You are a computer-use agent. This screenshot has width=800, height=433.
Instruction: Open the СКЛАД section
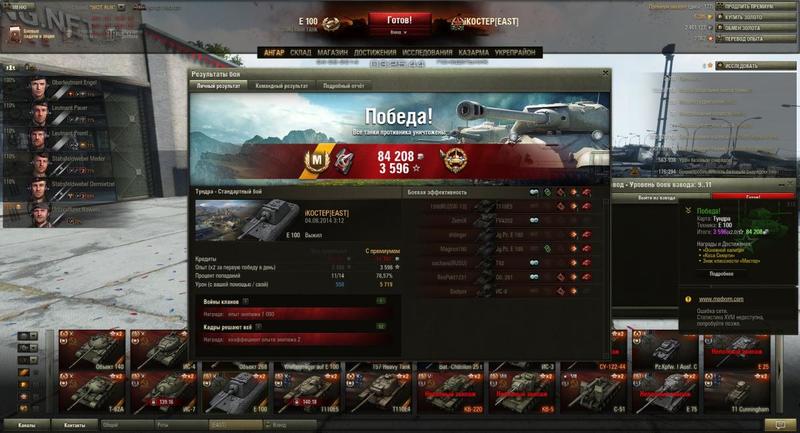301,52
